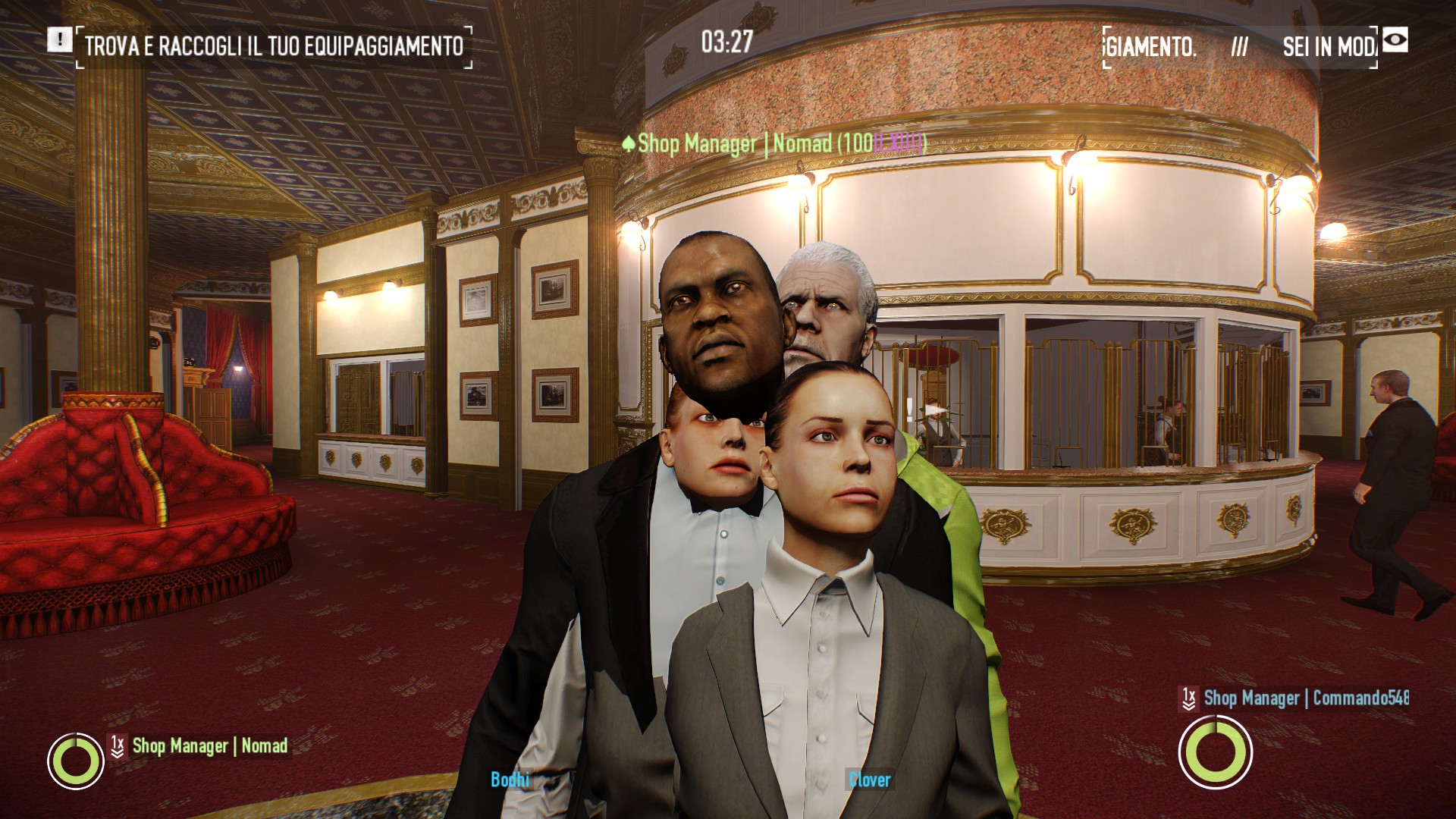Click the stealth mode eye icon
This screenshot has height=819, width=1456.
coord(1395,40)
